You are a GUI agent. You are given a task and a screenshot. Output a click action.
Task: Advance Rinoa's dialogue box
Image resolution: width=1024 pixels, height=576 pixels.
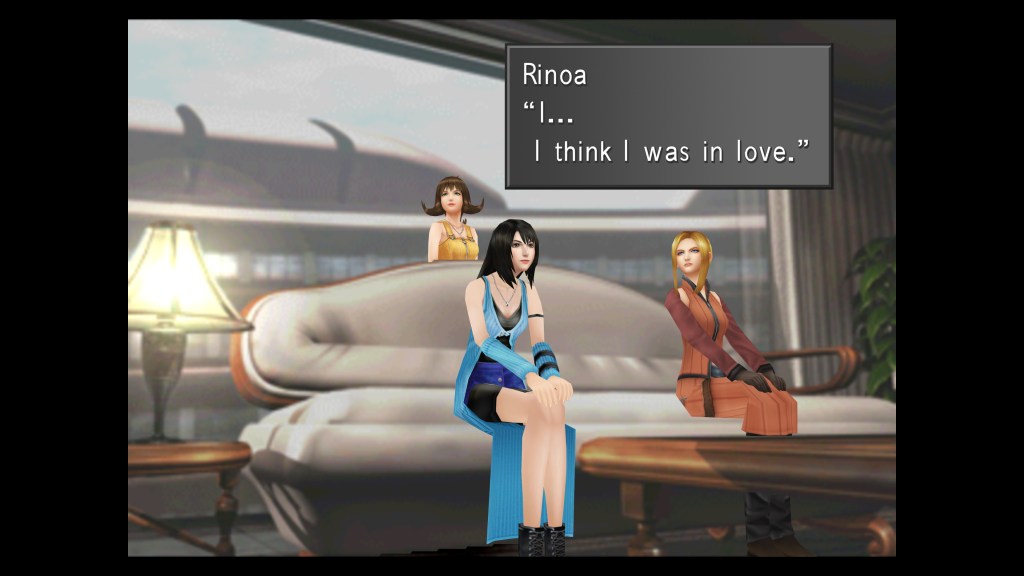[x=668, y=116]
